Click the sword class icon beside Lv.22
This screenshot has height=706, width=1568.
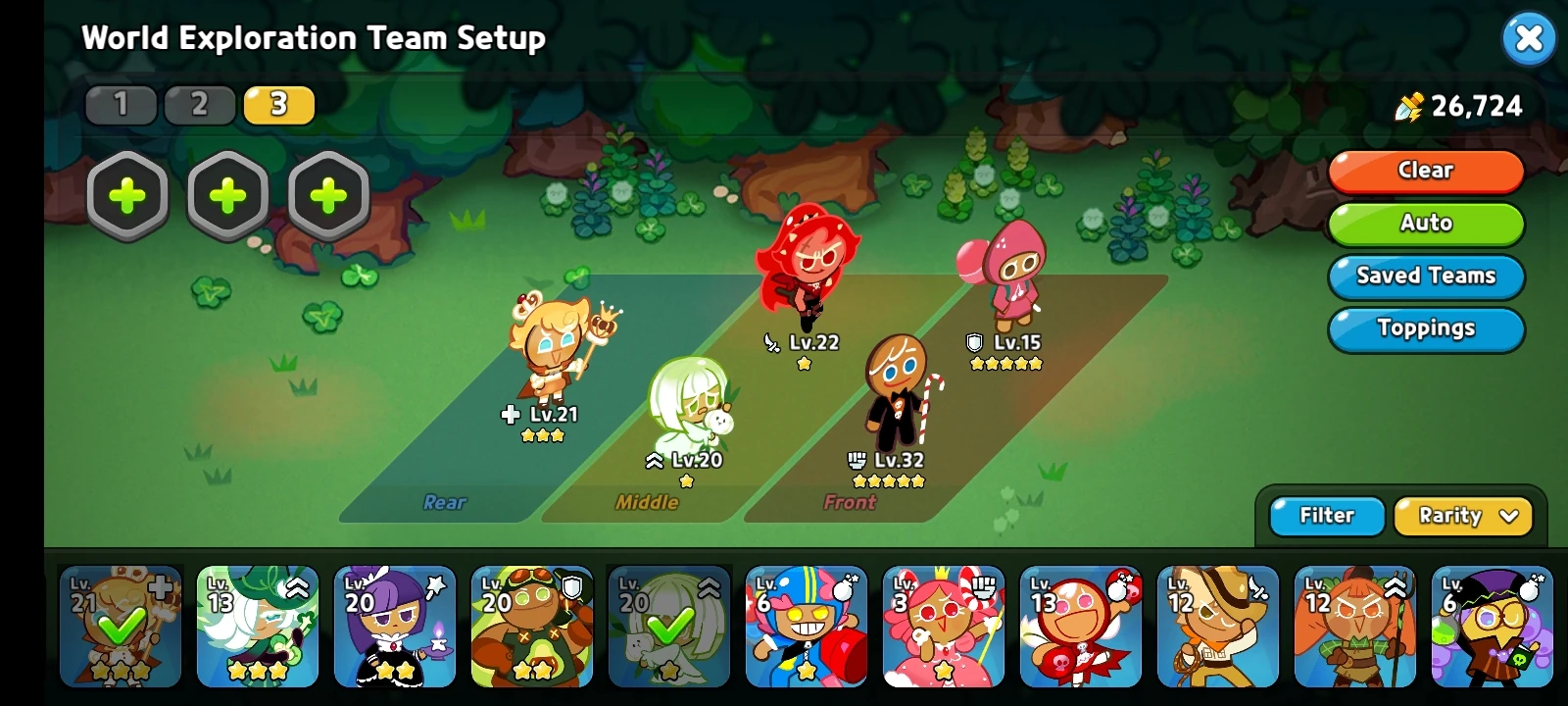(771, 344)
